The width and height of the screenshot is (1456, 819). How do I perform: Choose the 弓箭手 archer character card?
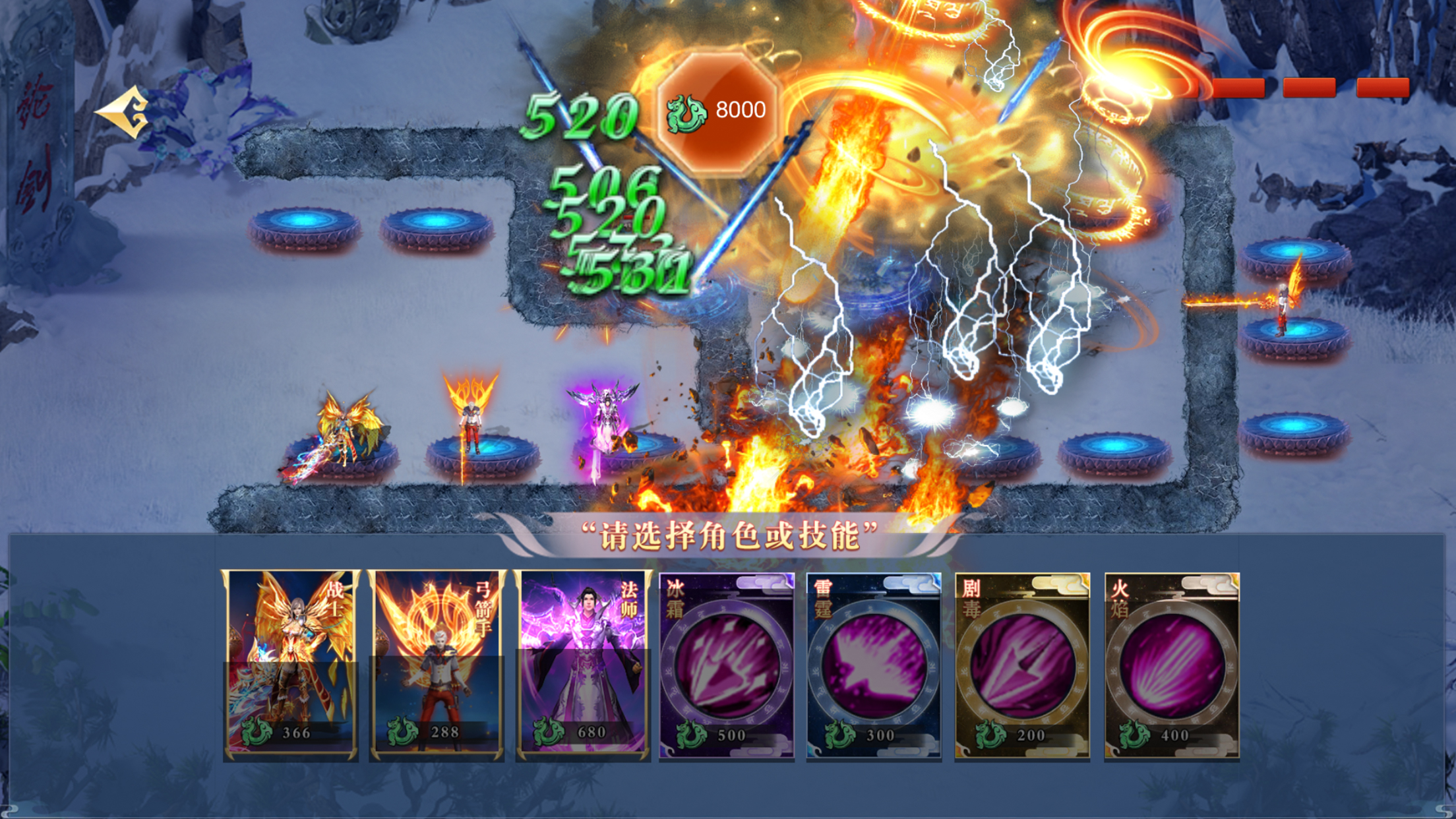pos(437,665)
